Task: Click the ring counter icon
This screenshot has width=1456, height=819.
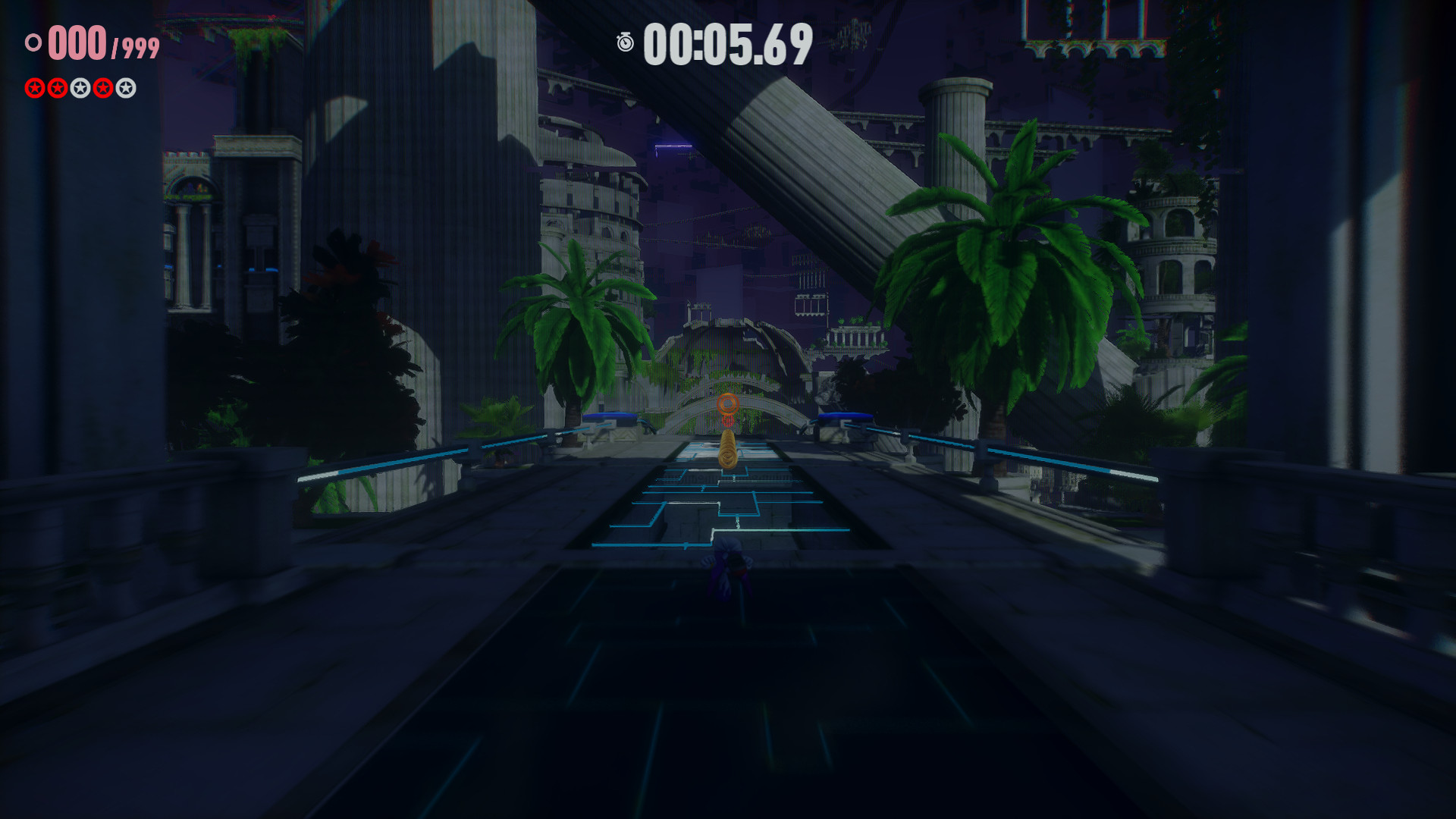Action: tap(33, 44)
